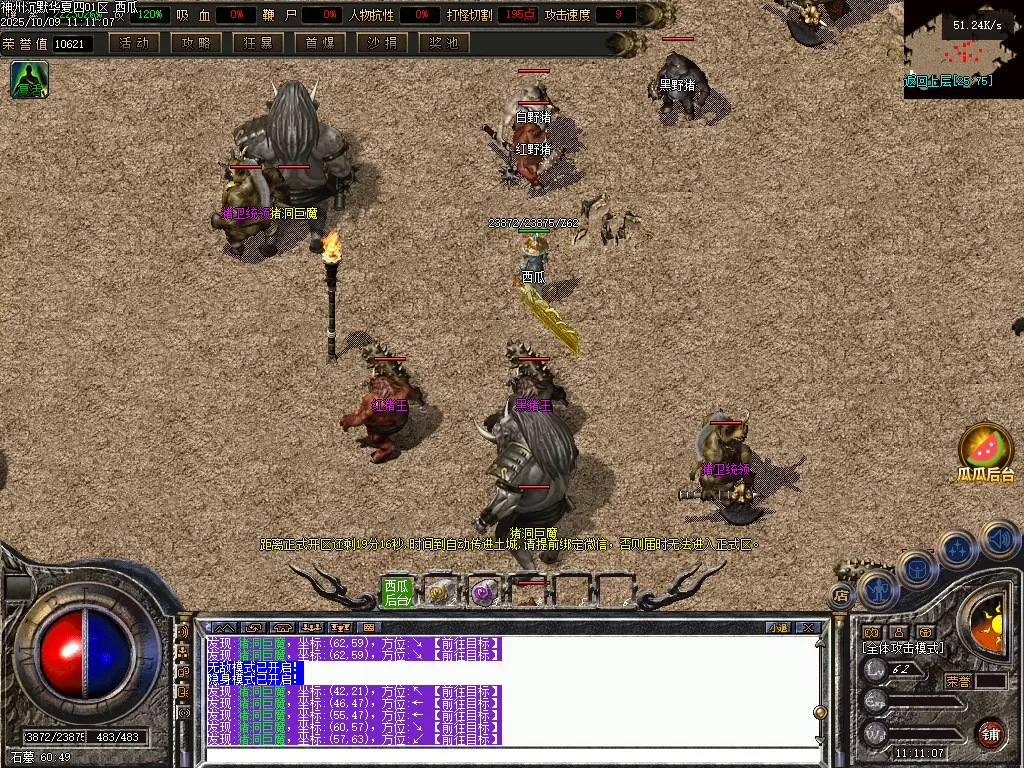Open the character status round button
Image resolution: width=1024 pixels, height=768 pixels.
click(877, 590)
